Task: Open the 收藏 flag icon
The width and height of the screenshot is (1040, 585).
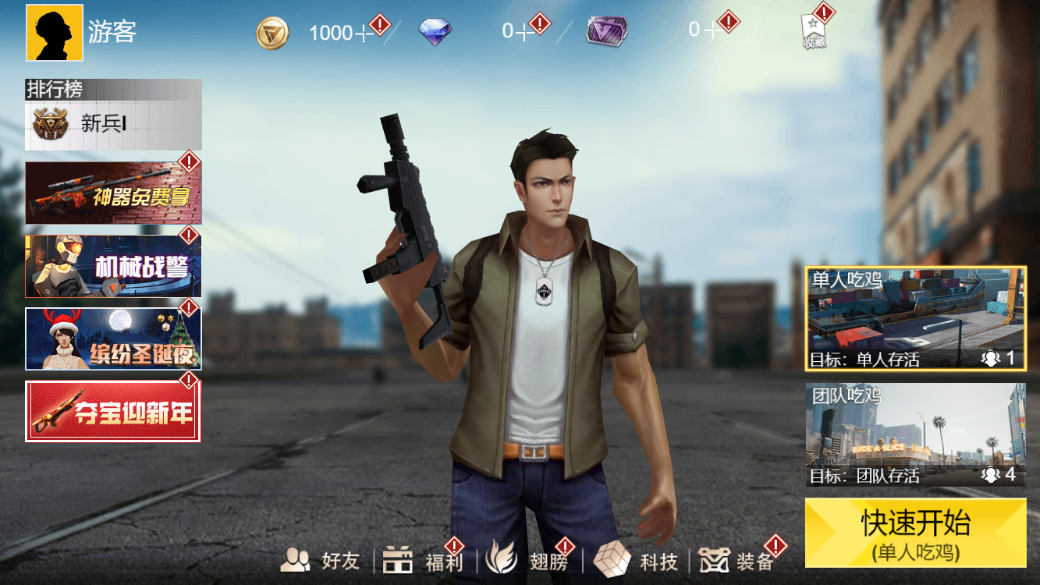Action: 814,32
